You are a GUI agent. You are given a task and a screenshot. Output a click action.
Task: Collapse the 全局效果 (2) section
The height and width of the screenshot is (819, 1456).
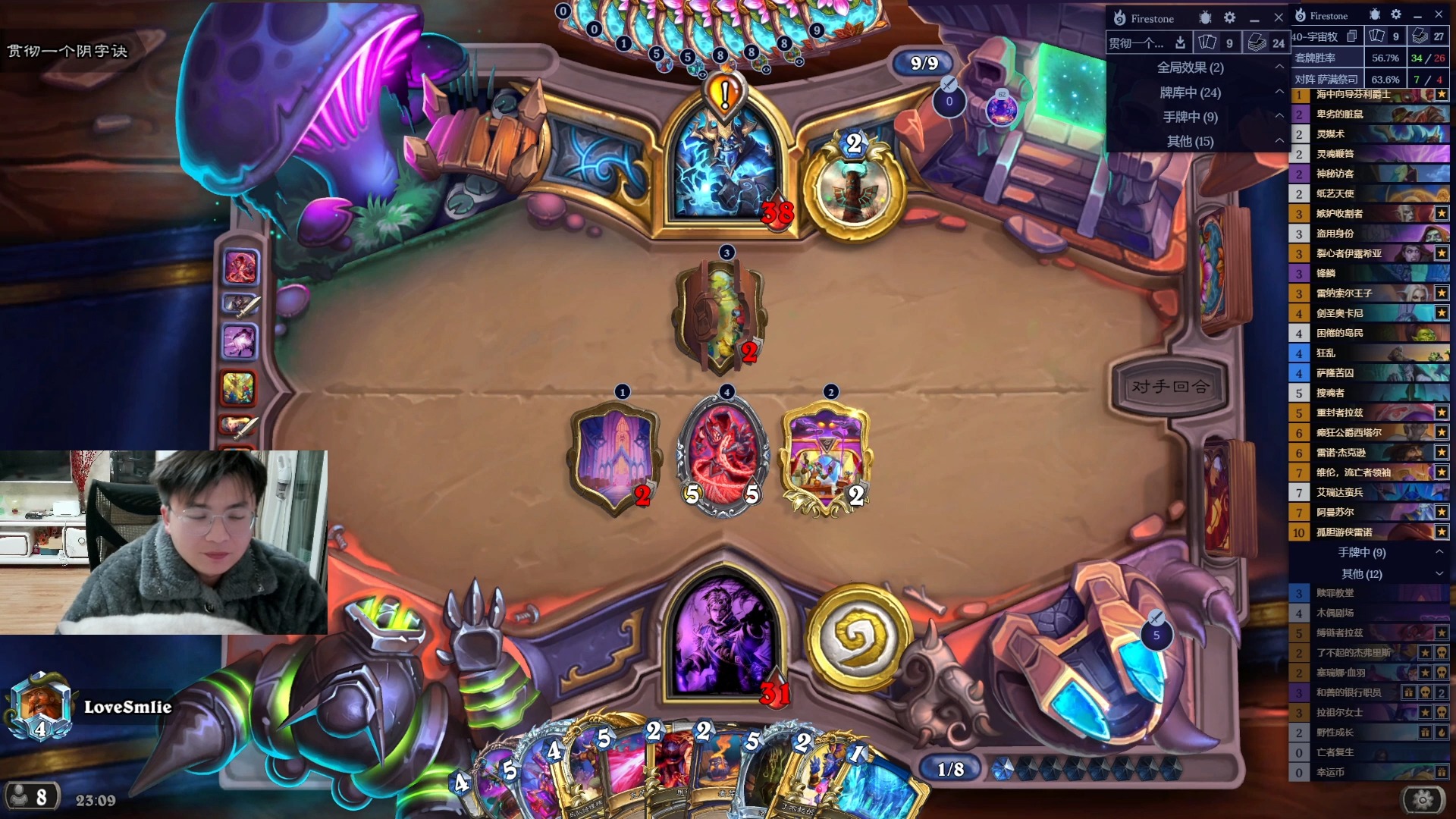(1279, 67)
